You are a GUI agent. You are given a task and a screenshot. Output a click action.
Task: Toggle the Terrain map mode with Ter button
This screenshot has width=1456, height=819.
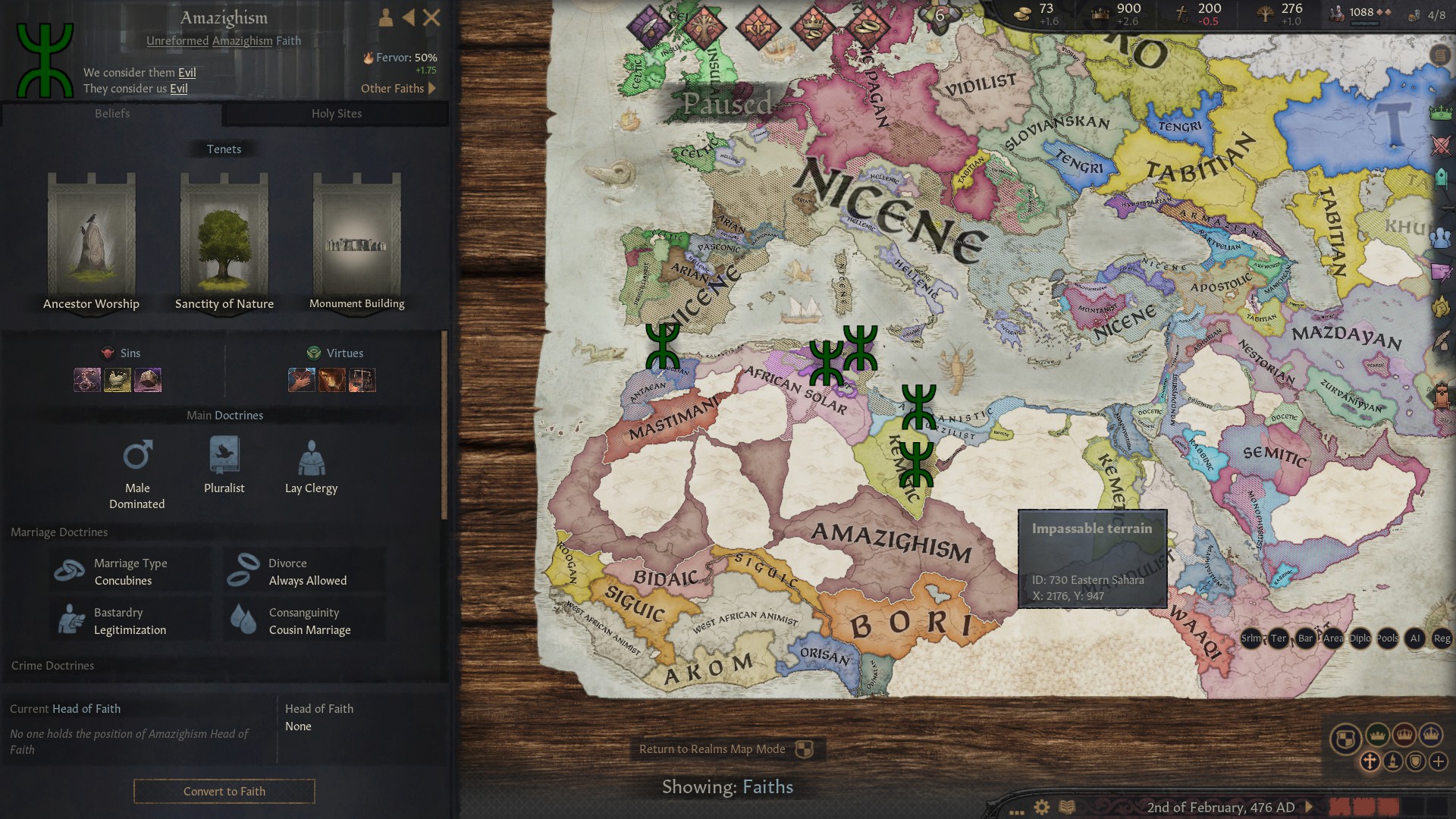pyautogui.click(x=1279, y=638)
